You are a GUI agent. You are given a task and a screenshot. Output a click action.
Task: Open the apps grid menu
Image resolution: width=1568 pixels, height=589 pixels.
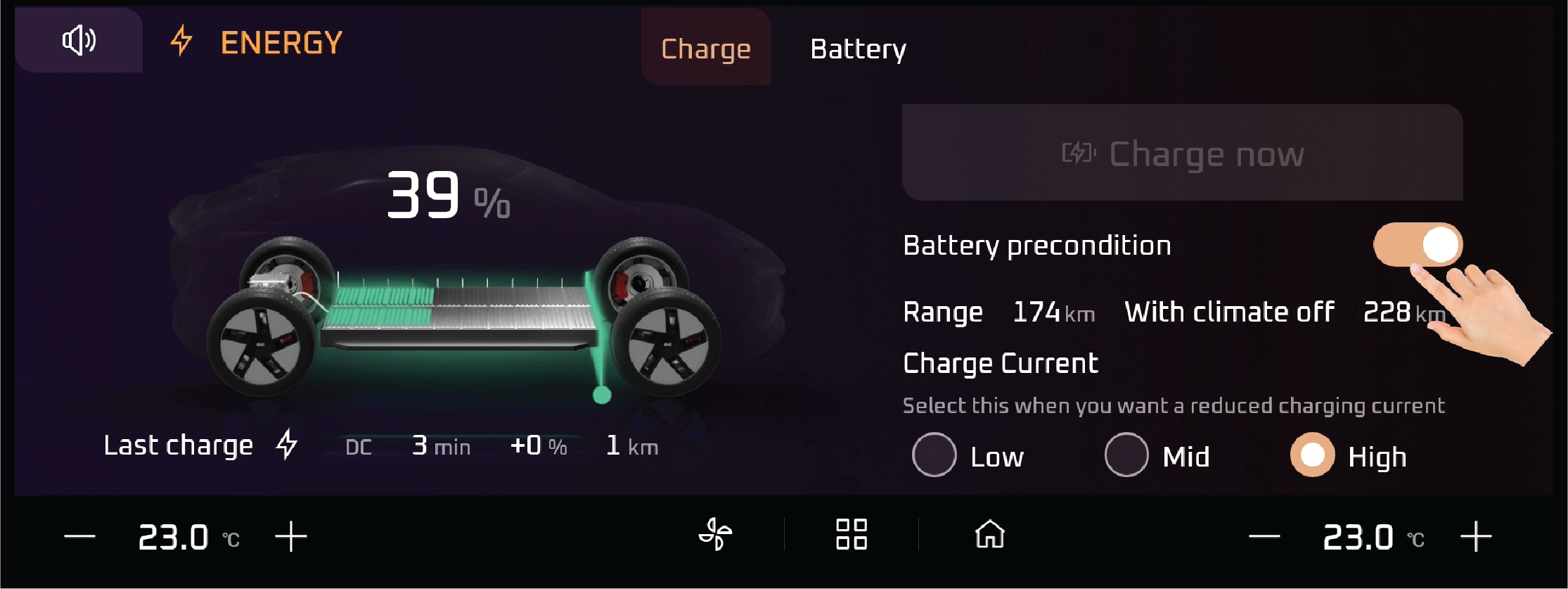tap(851, 534)
